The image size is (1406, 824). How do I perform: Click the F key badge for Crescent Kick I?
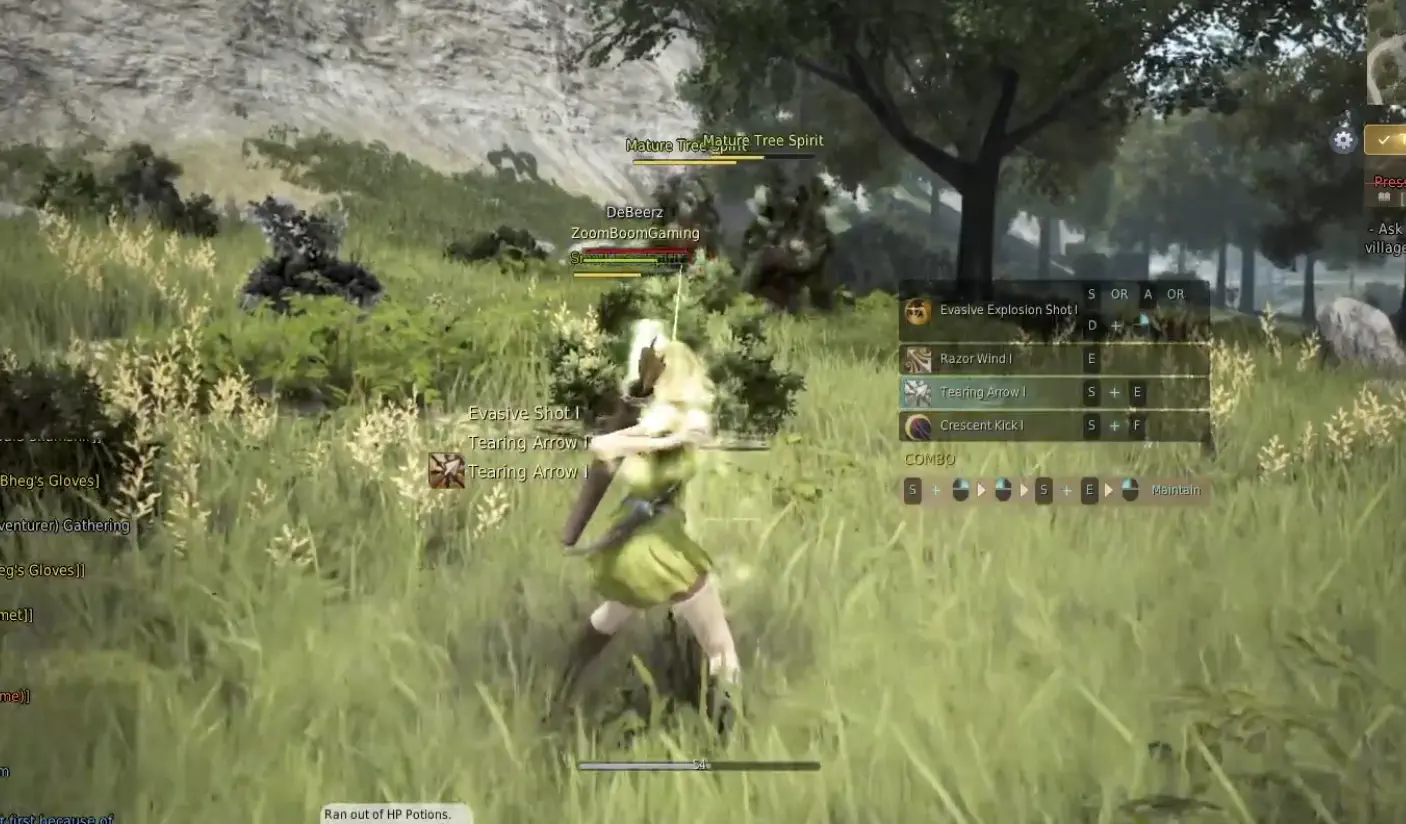[1137, 425]
